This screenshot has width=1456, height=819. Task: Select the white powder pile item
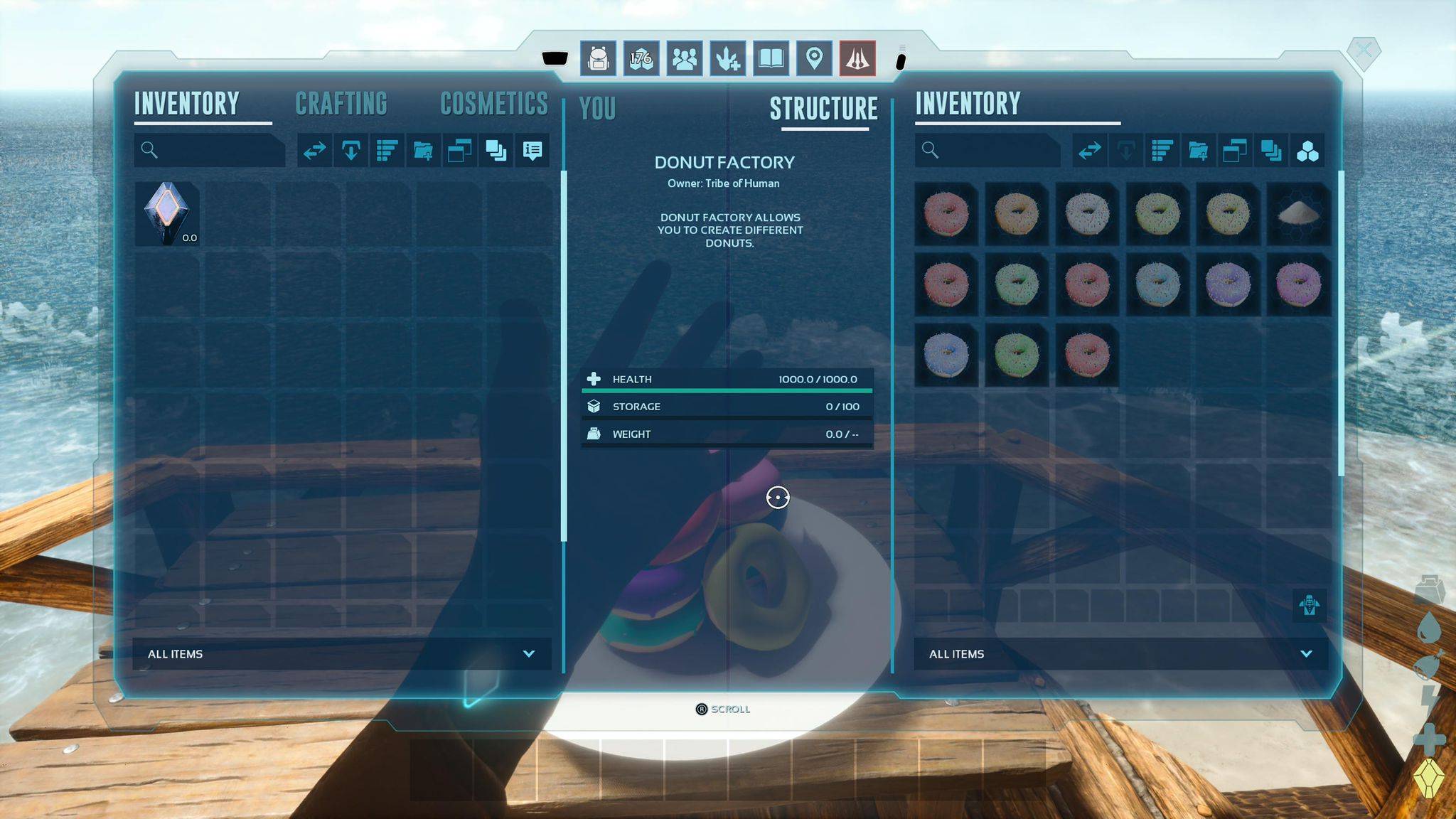tap(1298, 213)
